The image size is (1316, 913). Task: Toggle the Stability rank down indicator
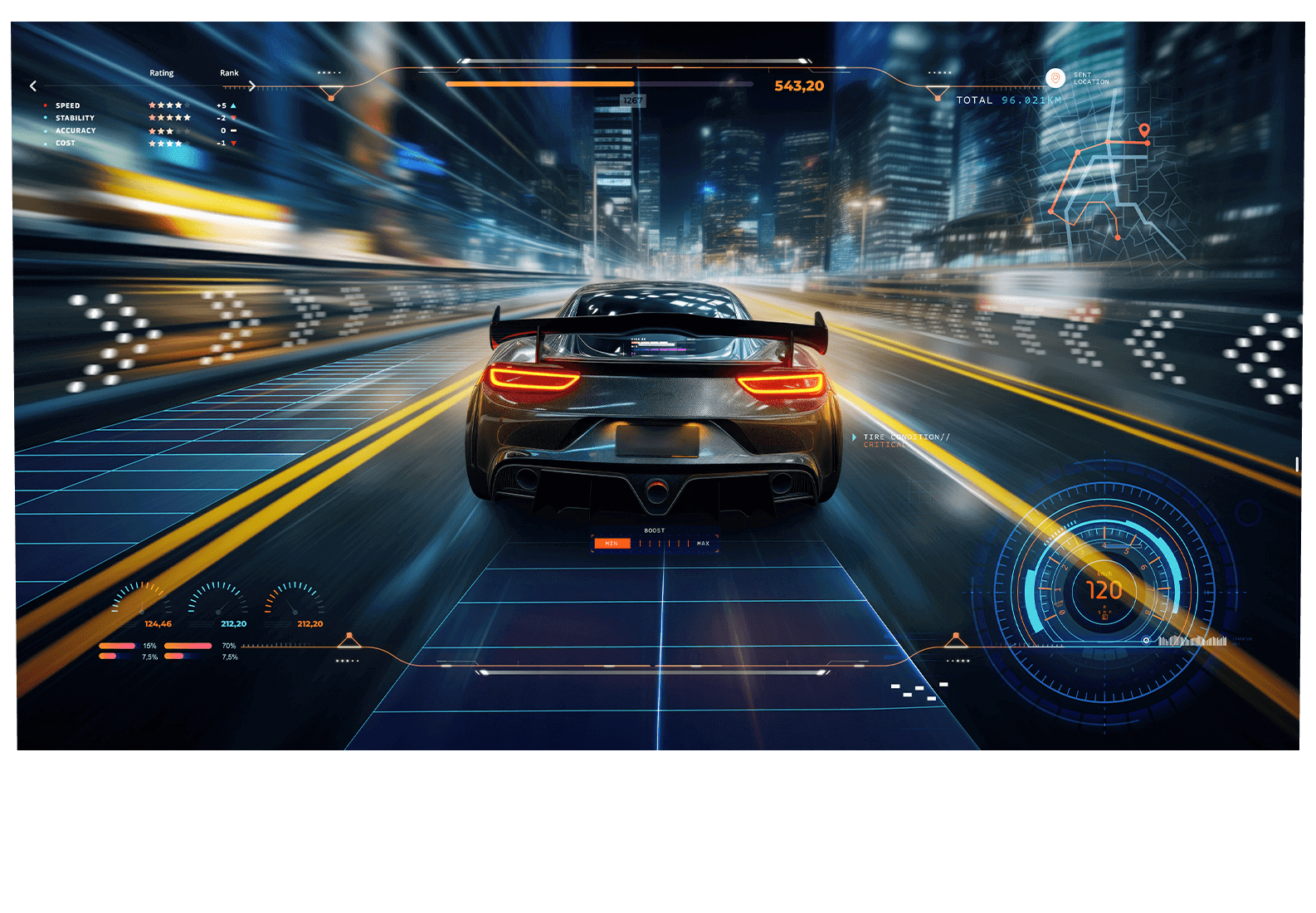pyautogui.click(x=233, y=118)
